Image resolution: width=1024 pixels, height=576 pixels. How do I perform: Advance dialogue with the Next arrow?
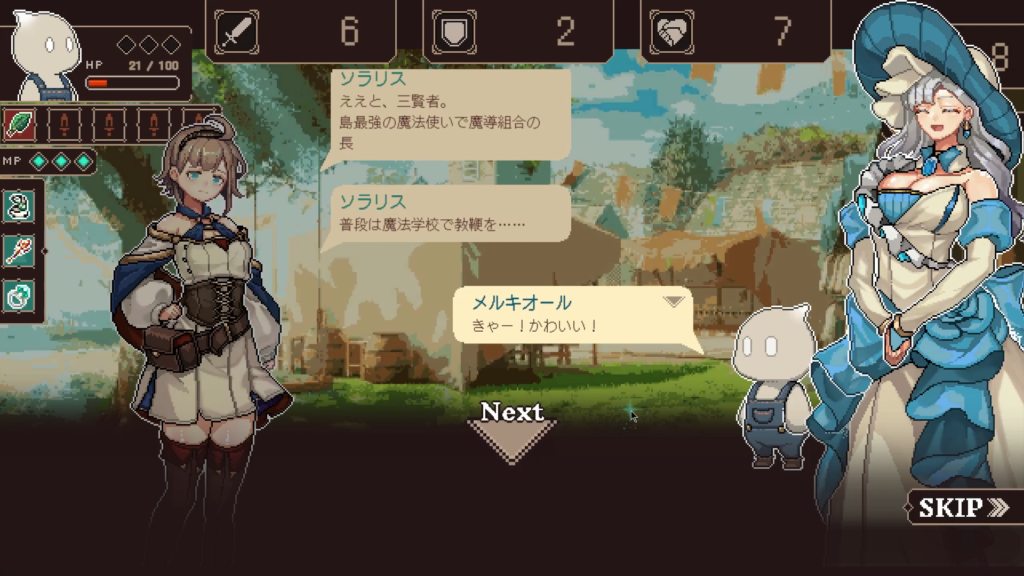pyautogui.click(x=511, y=432)
